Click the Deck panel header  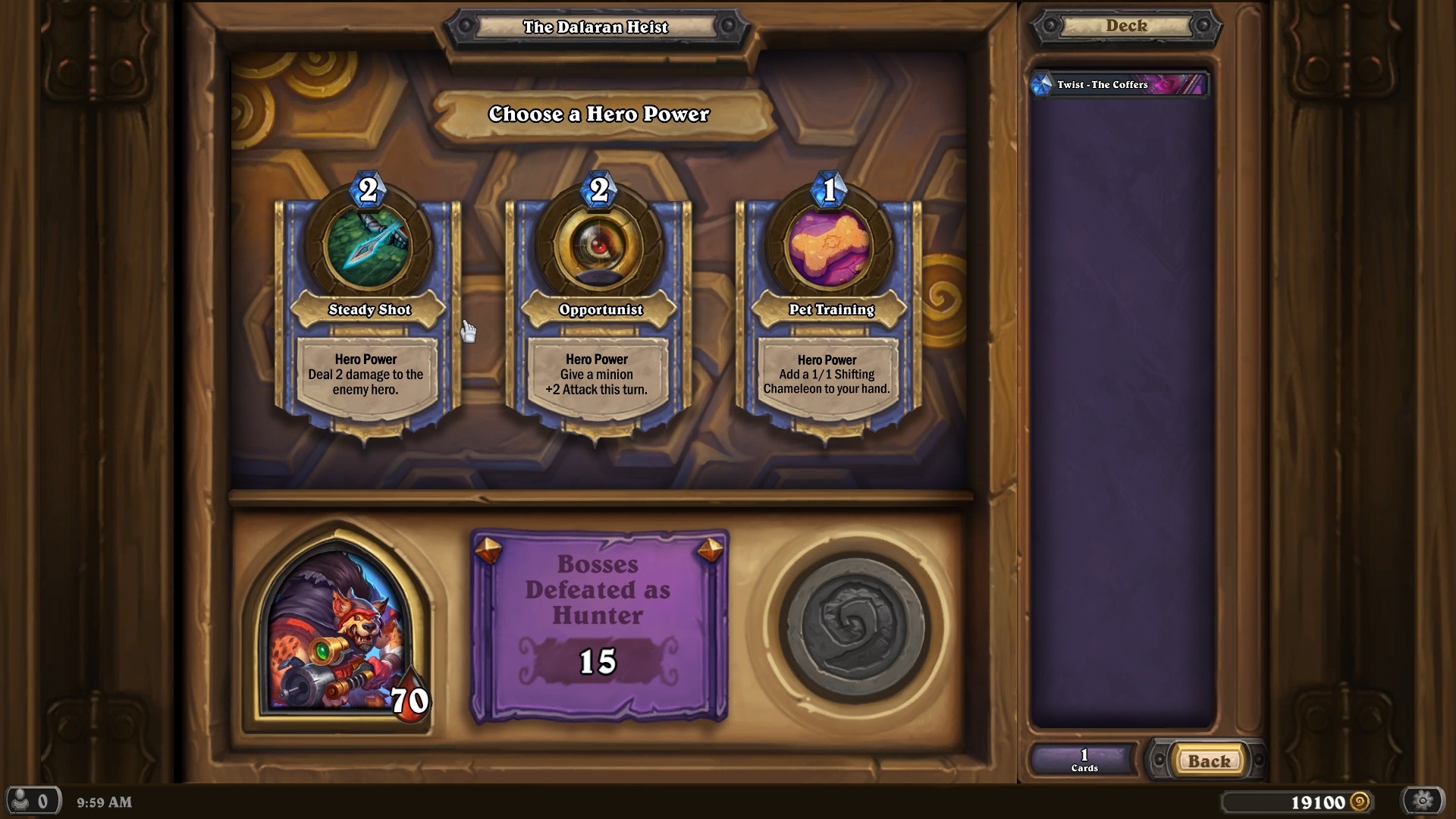point(1124,26)
